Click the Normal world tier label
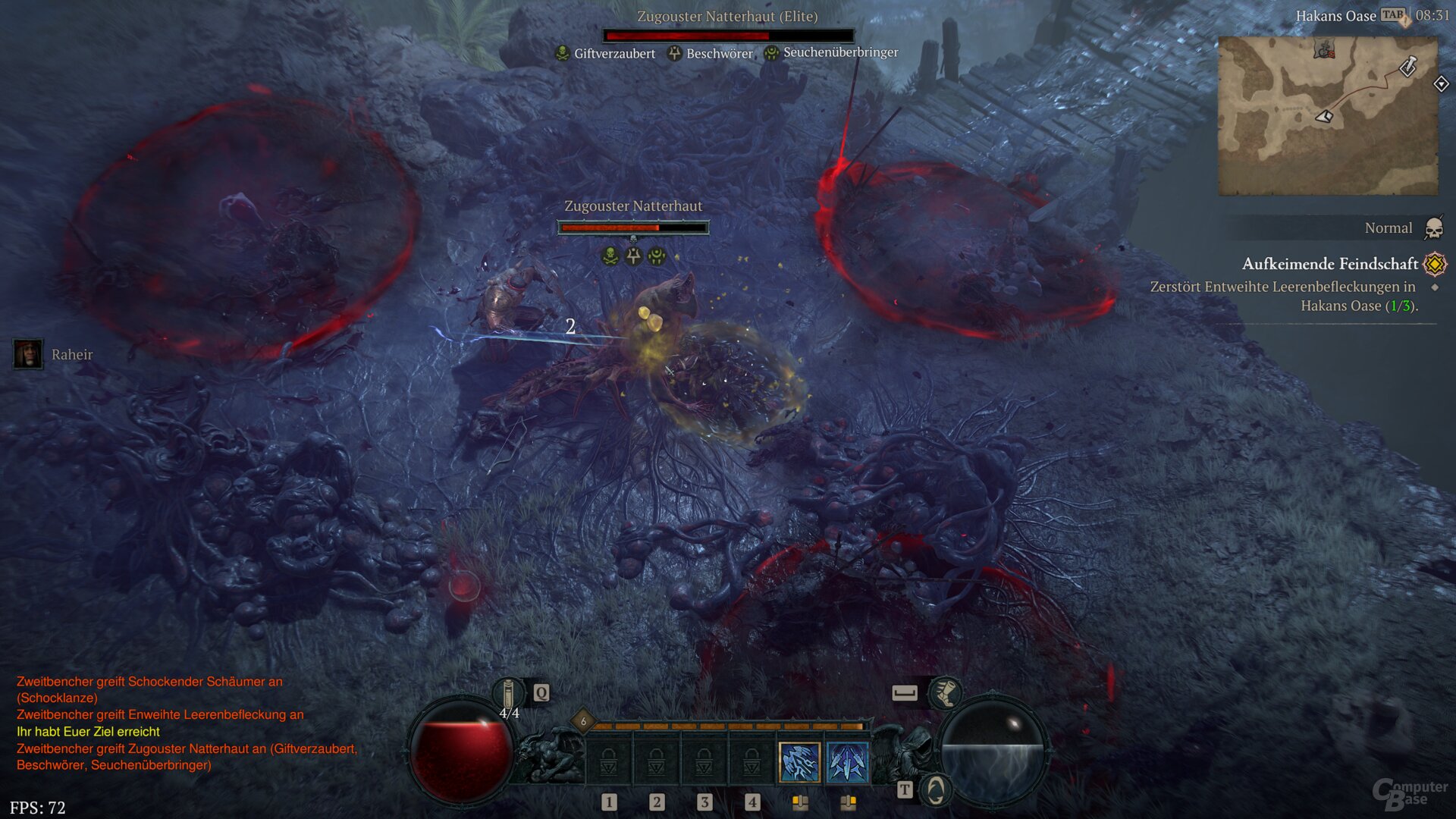1456x819 pixels. pos(1388,227)
